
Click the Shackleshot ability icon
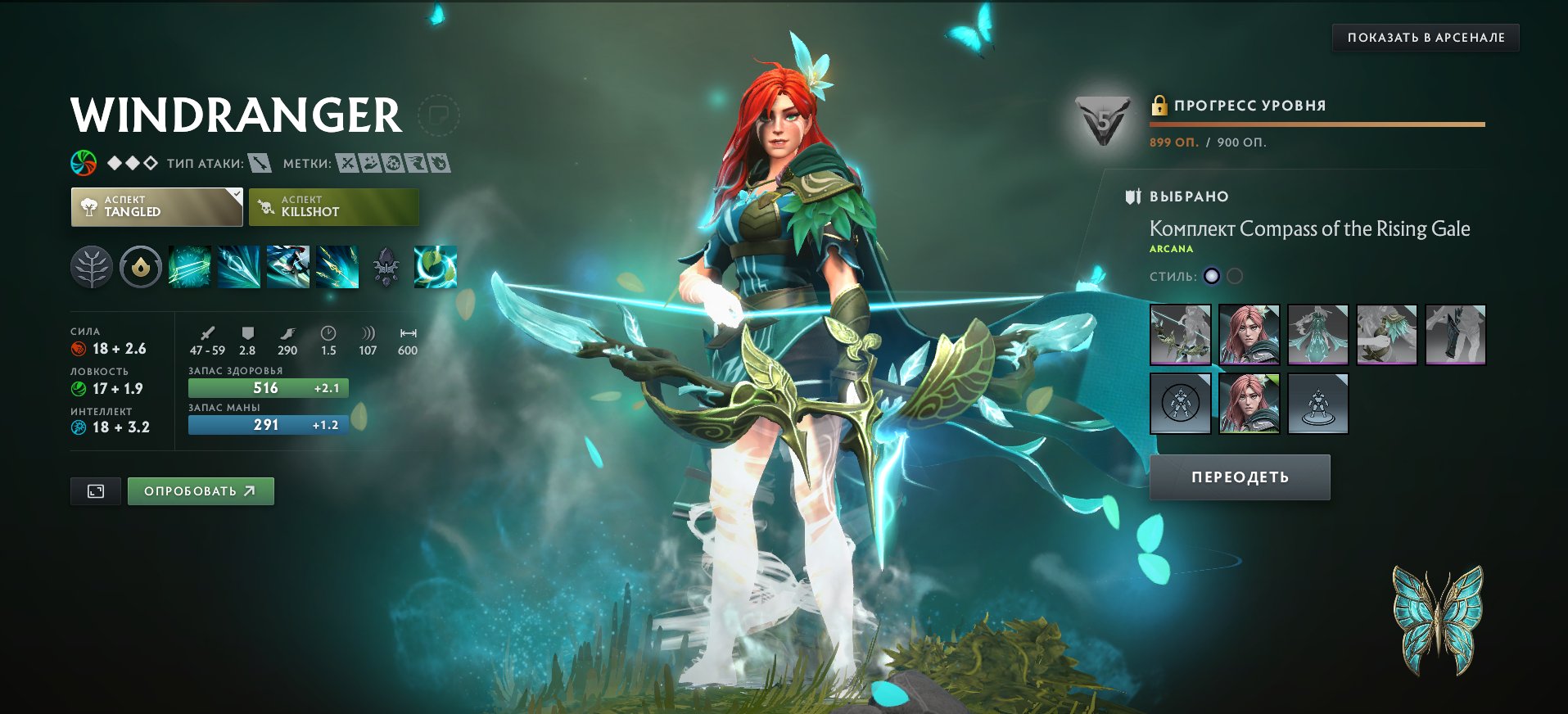coord(190,267)
